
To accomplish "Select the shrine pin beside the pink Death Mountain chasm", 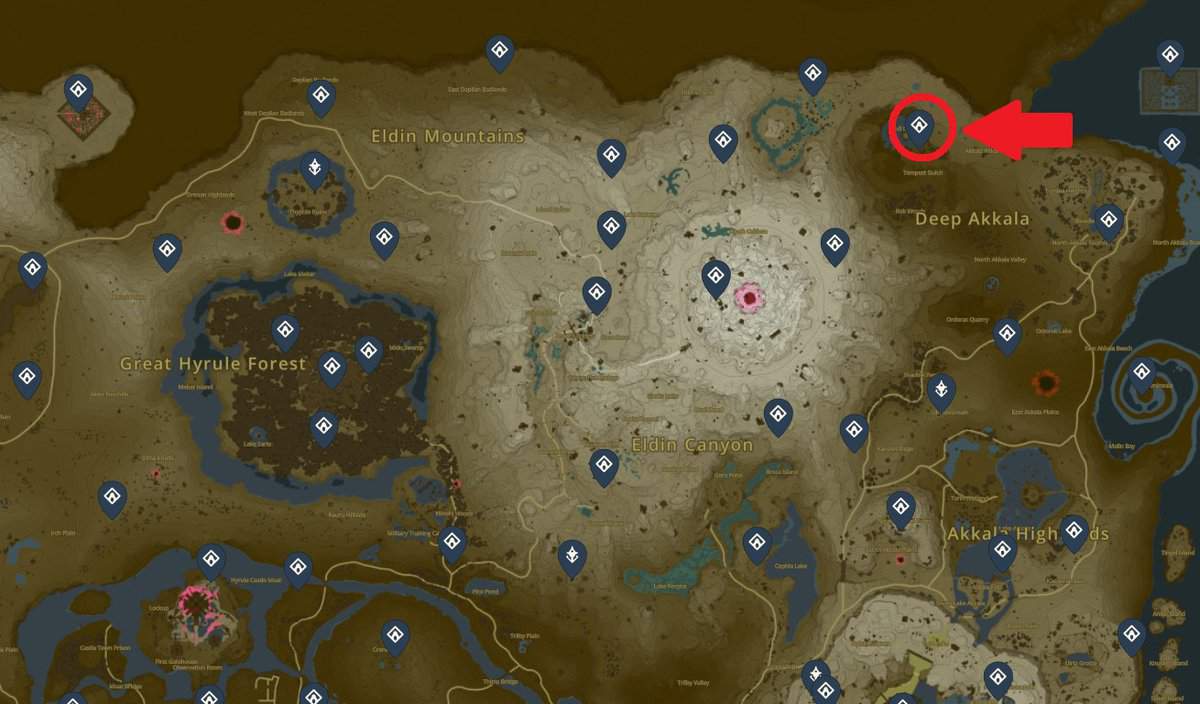I will (x=715, y=276).
